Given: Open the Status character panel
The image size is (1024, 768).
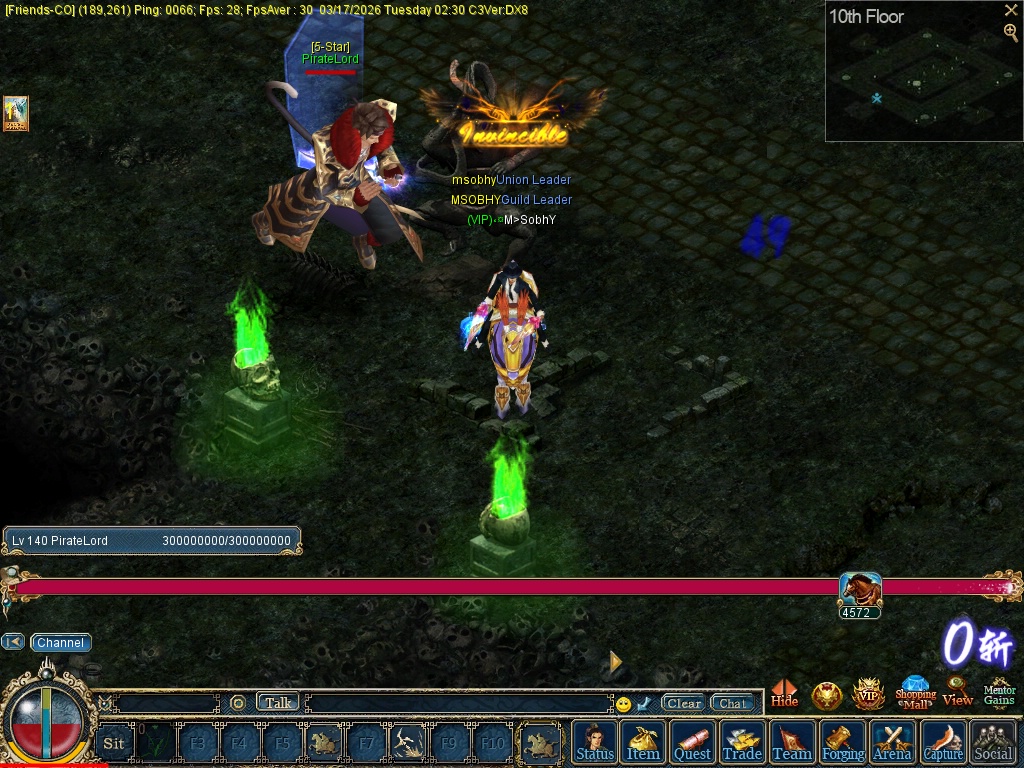Looking at the screenshot, I should (595, 743).
